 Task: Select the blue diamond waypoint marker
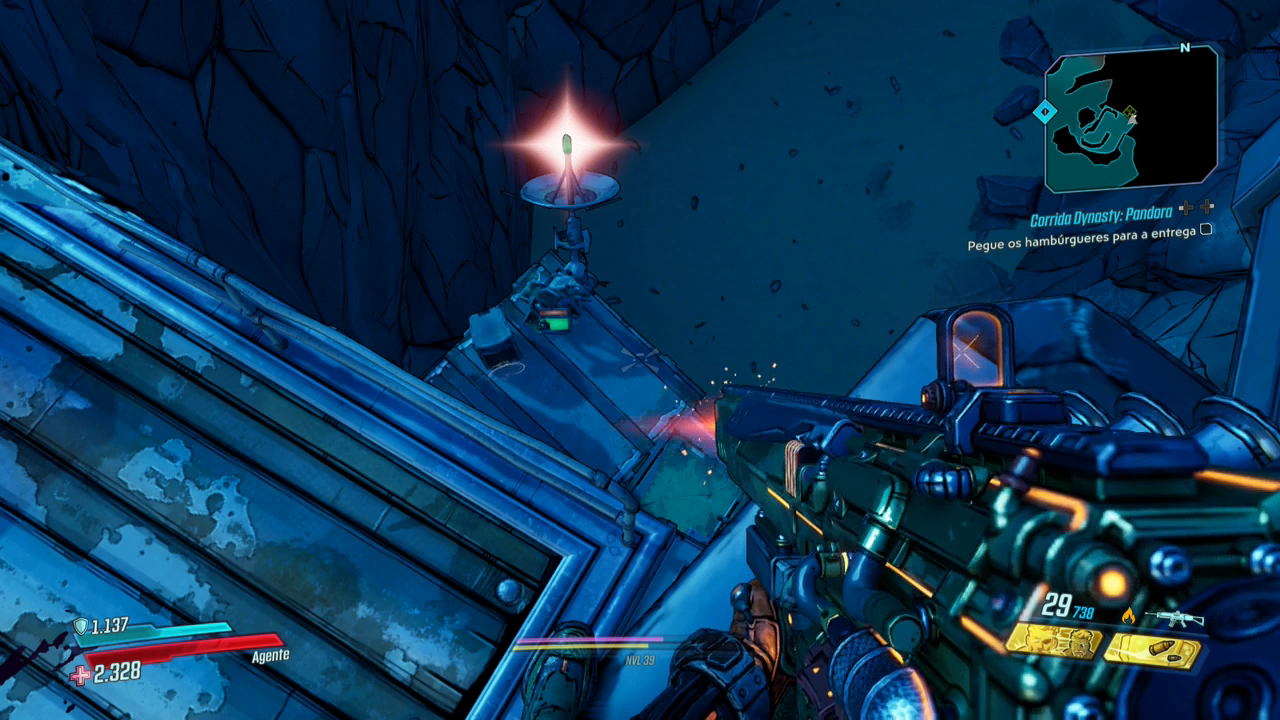click(1047, 112)
